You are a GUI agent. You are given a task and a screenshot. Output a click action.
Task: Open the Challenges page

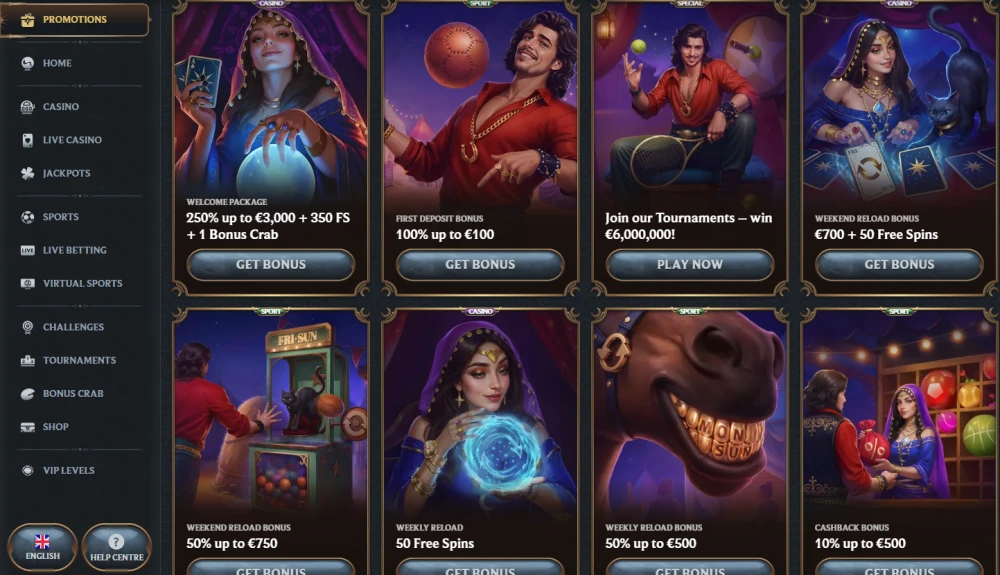coord(72,327)
